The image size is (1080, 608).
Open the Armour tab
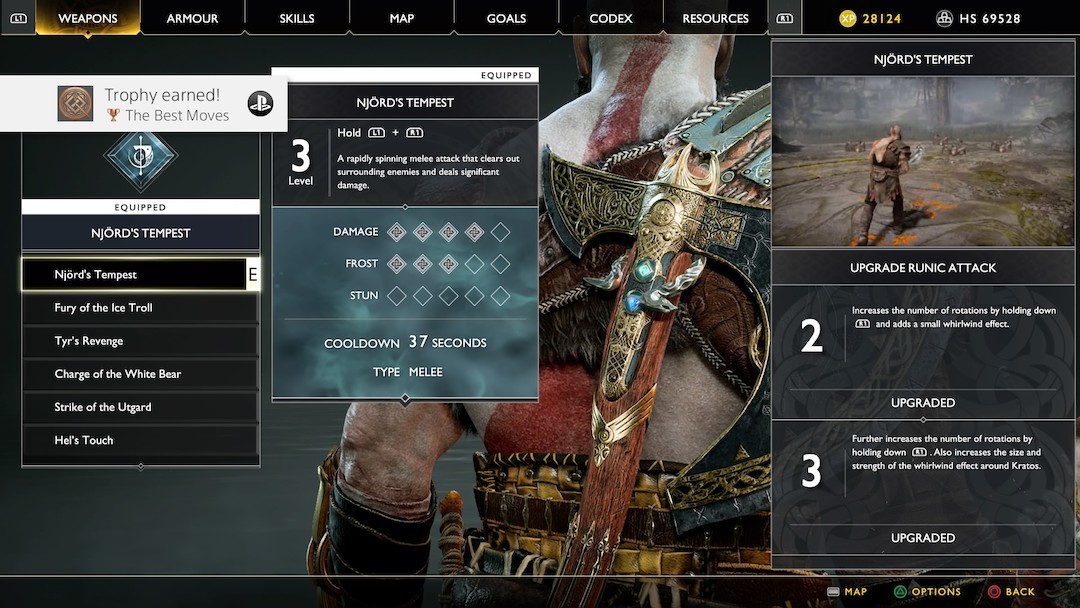(192, 18)
